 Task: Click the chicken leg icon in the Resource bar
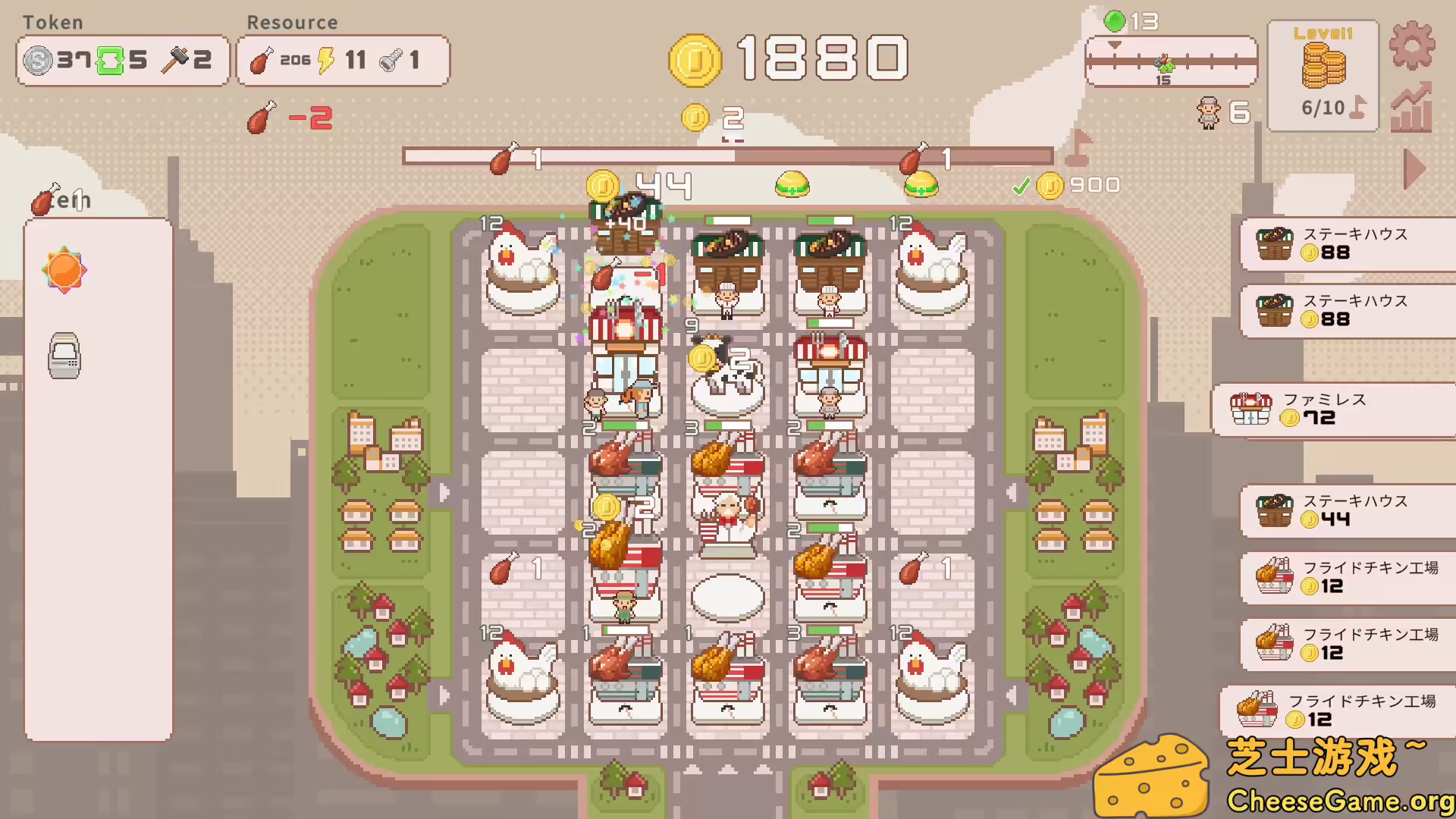[x=262, y=59]
